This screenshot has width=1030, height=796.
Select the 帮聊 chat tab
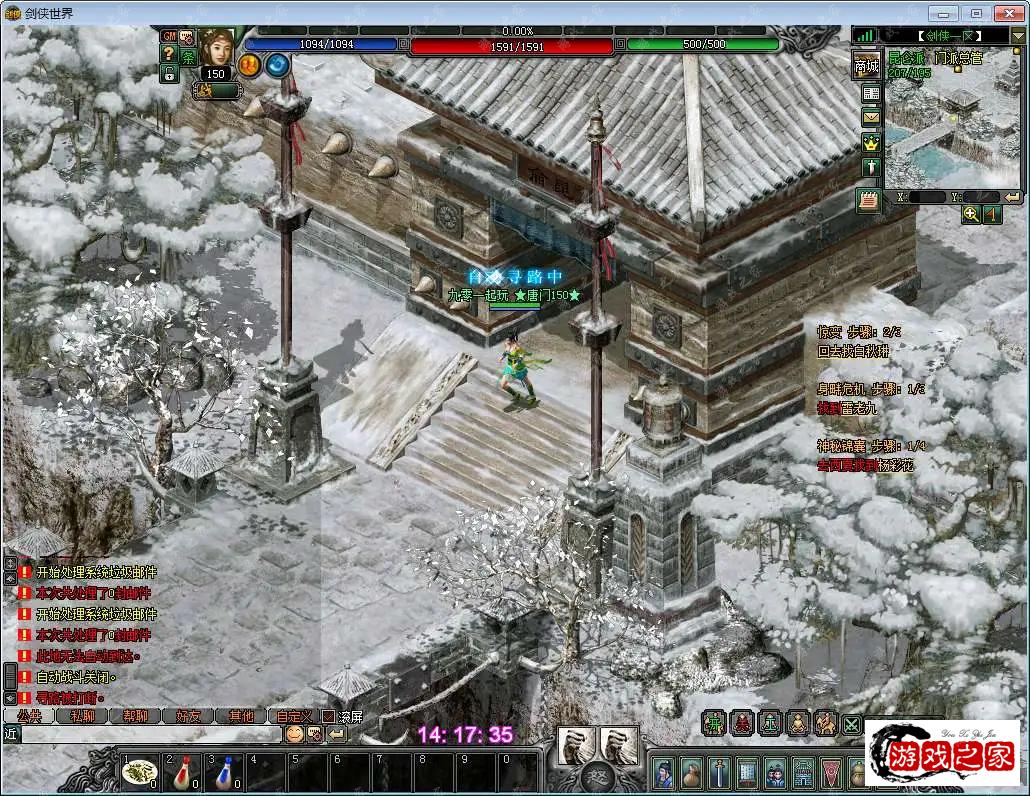[135, 716]
